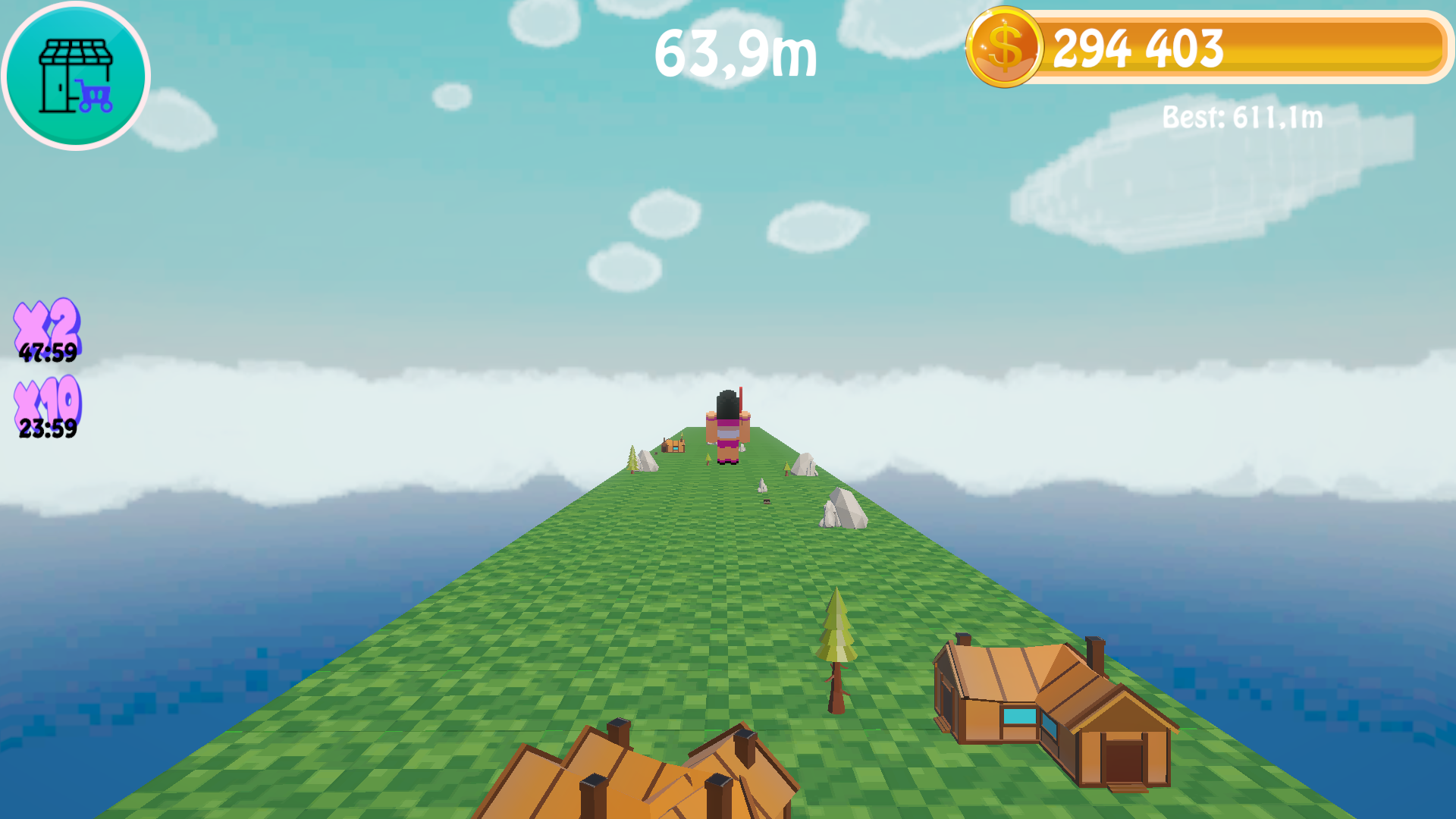
Task: Select the shopping cart inside the shop icon
Action: pyautogui.click(x=93, y=96)
